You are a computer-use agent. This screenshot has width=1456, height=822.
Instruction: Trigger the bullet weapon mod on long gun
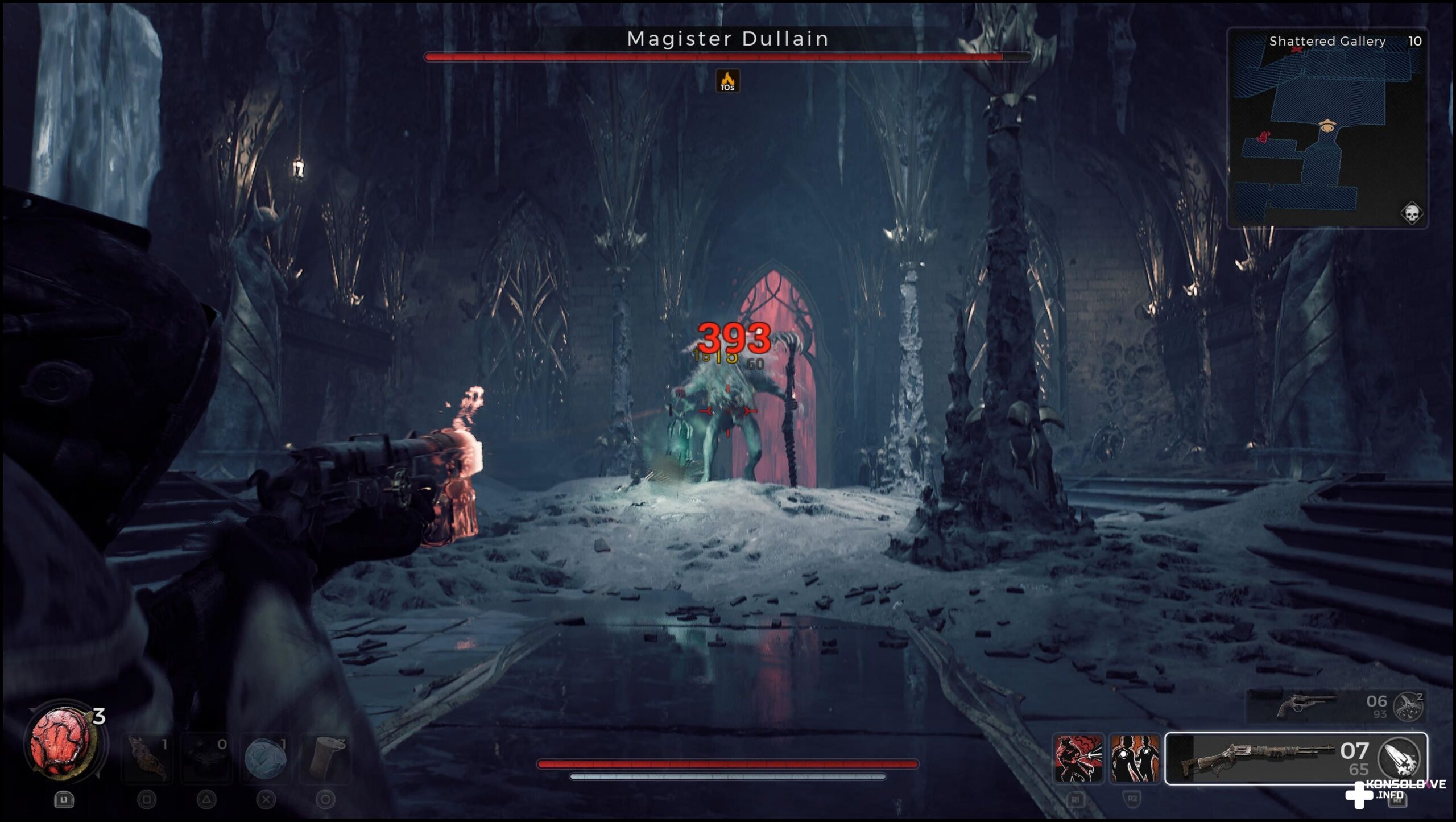coord(1399,757)
